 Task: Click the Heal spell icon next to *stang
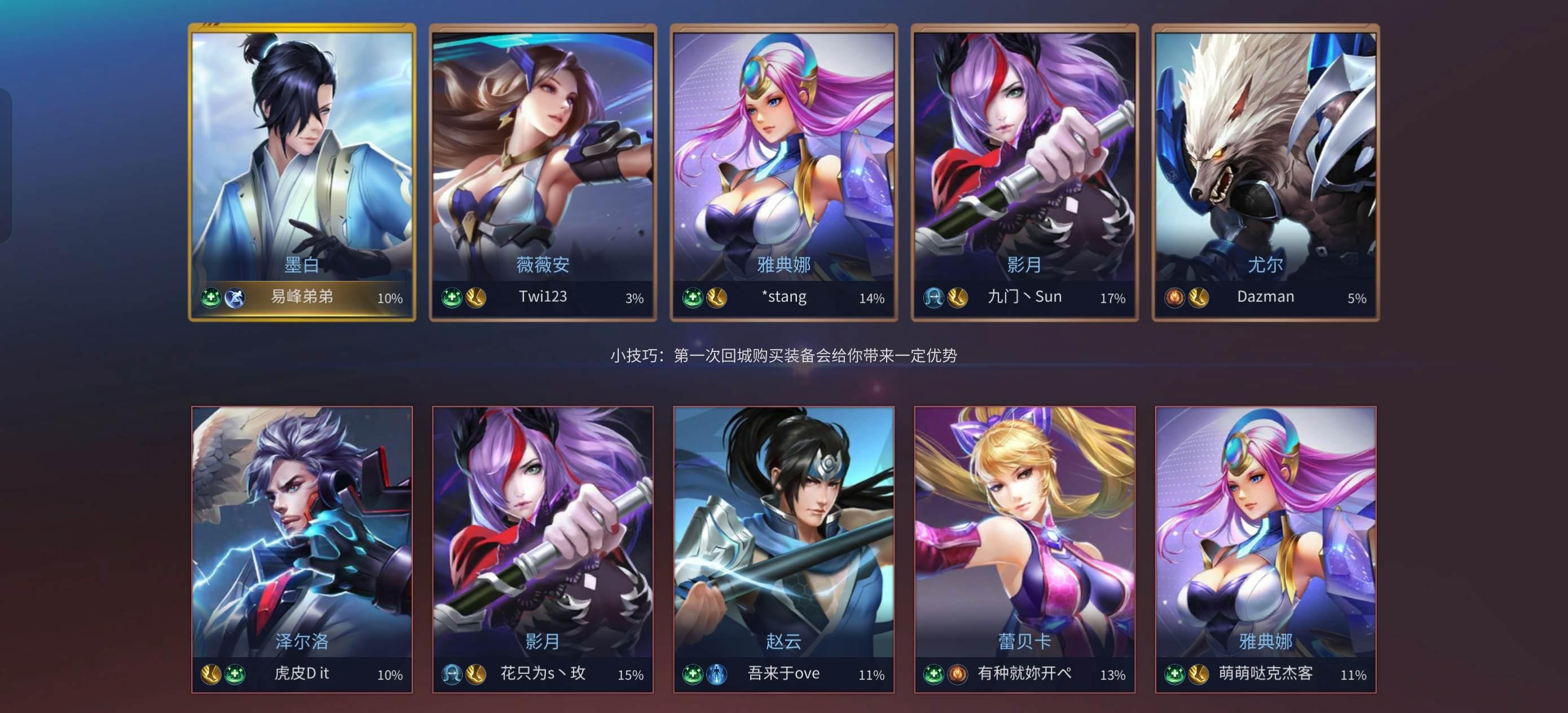pyautogui.click(x=693, y=298)
